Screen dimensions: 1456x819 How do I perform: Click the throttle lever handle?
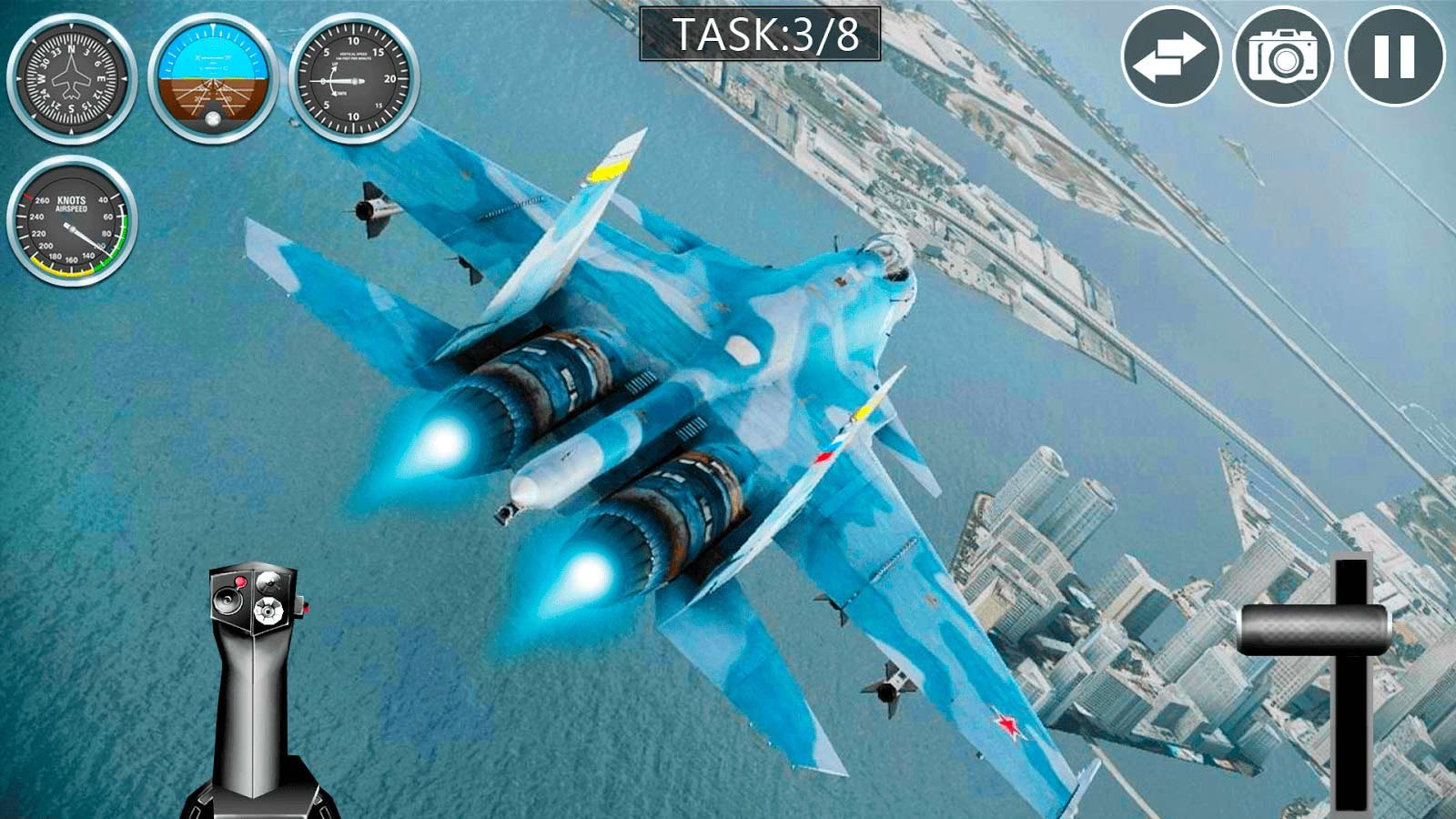[x=1314, y=629]
